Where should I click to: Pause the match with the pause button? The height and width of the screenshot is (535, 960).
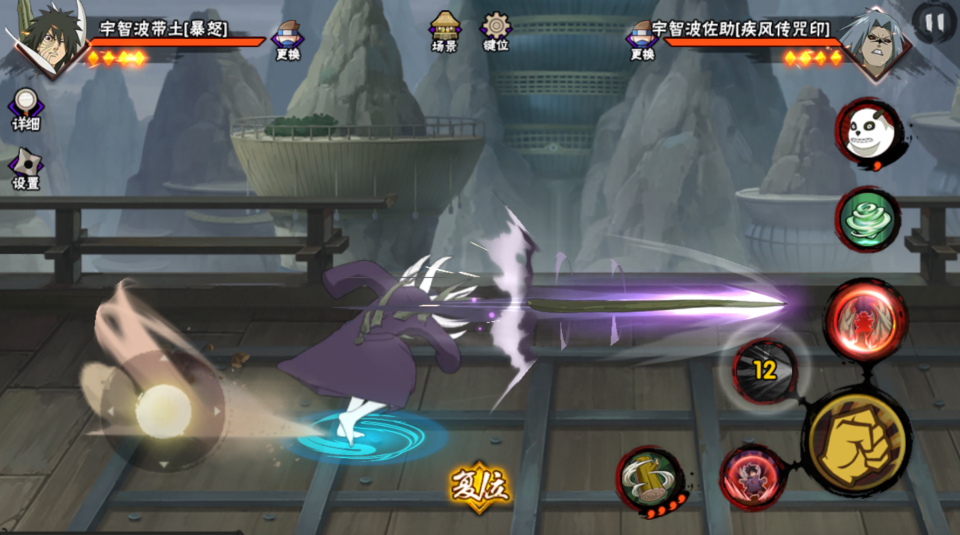[934, 21]
